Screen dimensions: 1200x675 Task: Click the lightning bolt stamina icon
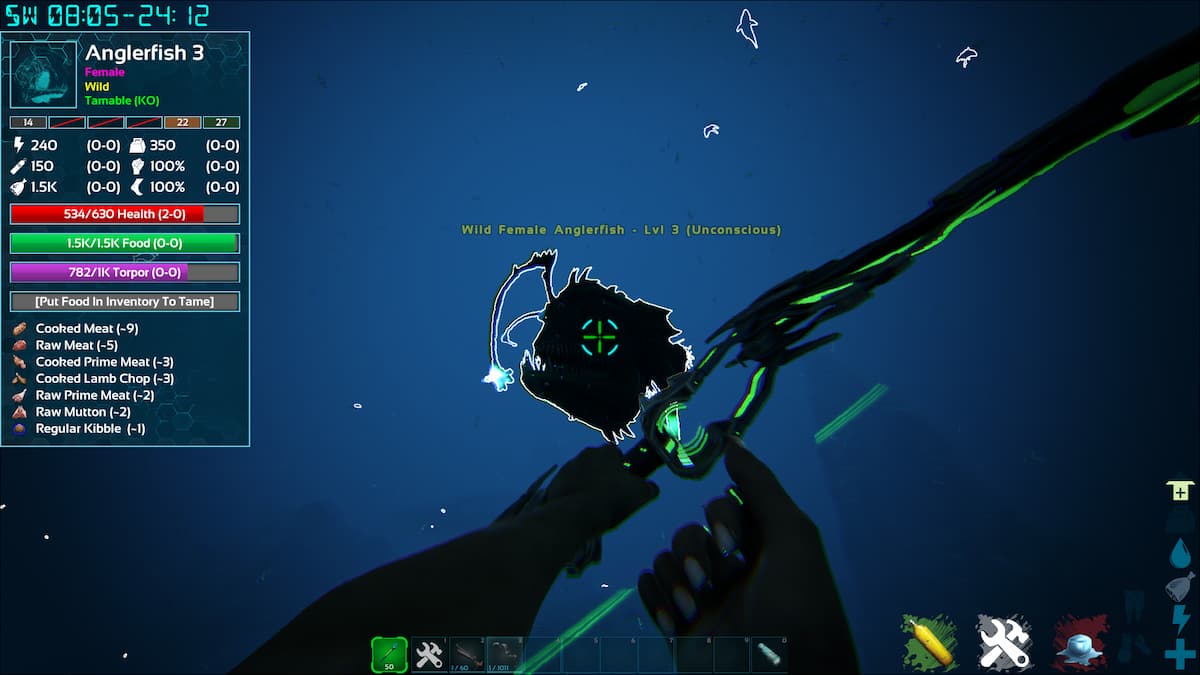1179,620
